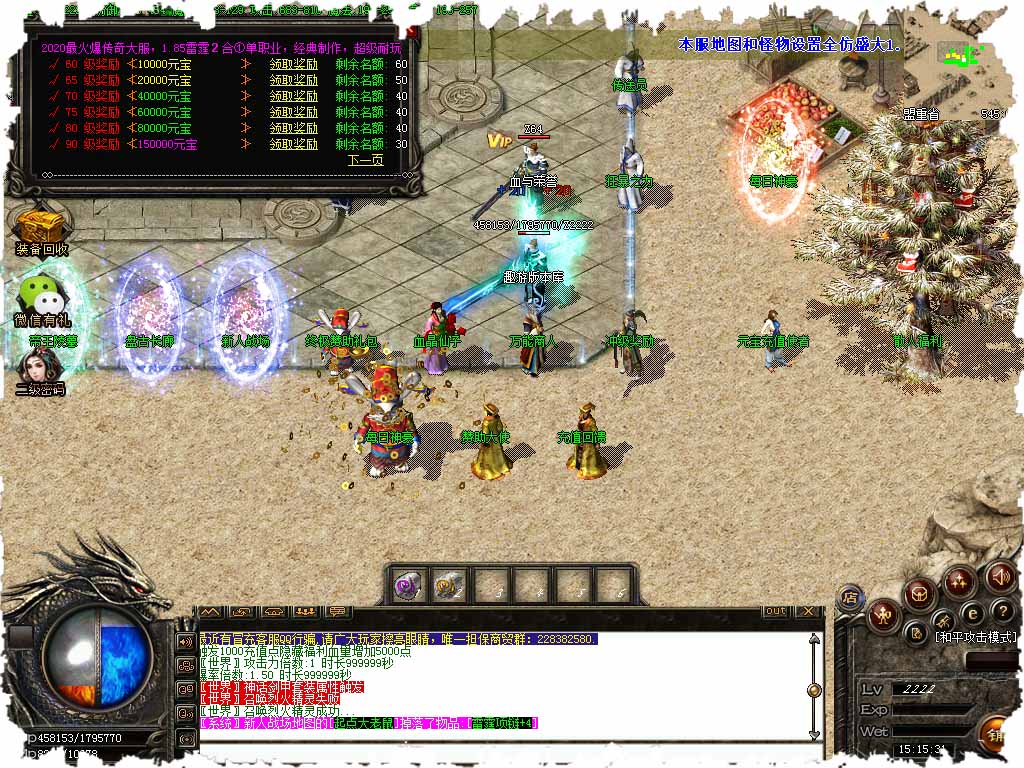Open the help question mark button
Image resolution: width=1024 pixels, height=768 pixels.
point(1003,611)
